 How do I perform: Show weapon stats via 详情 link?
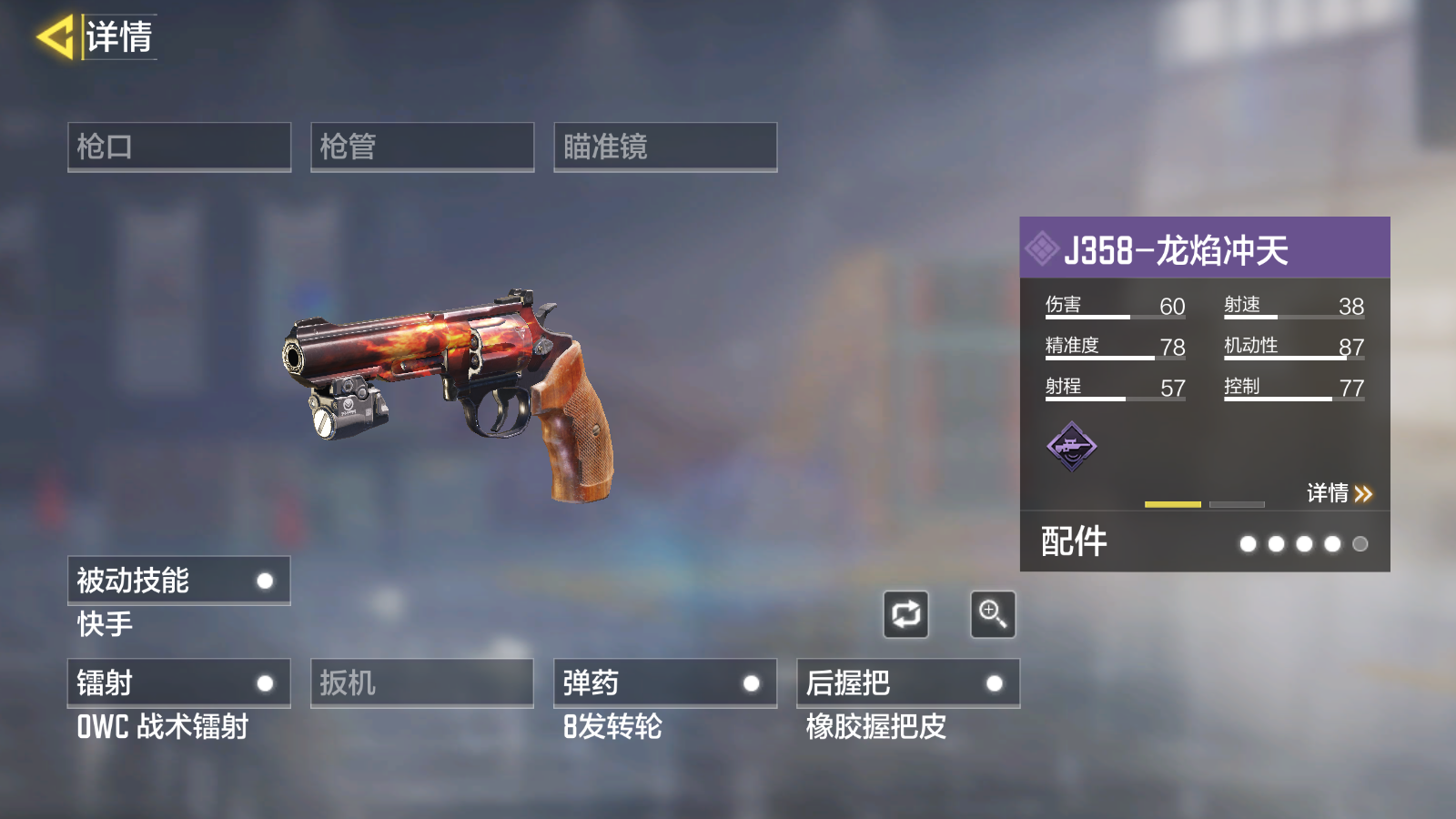1339,493
